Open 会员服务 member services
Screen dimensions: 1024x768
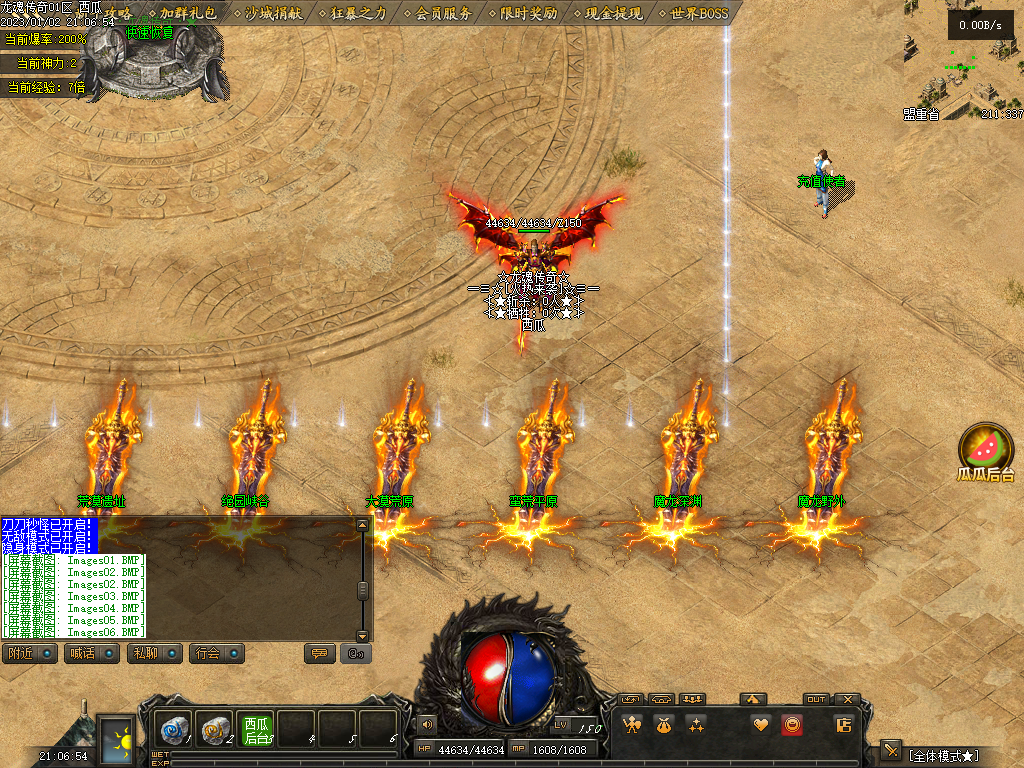click(444, 13)
